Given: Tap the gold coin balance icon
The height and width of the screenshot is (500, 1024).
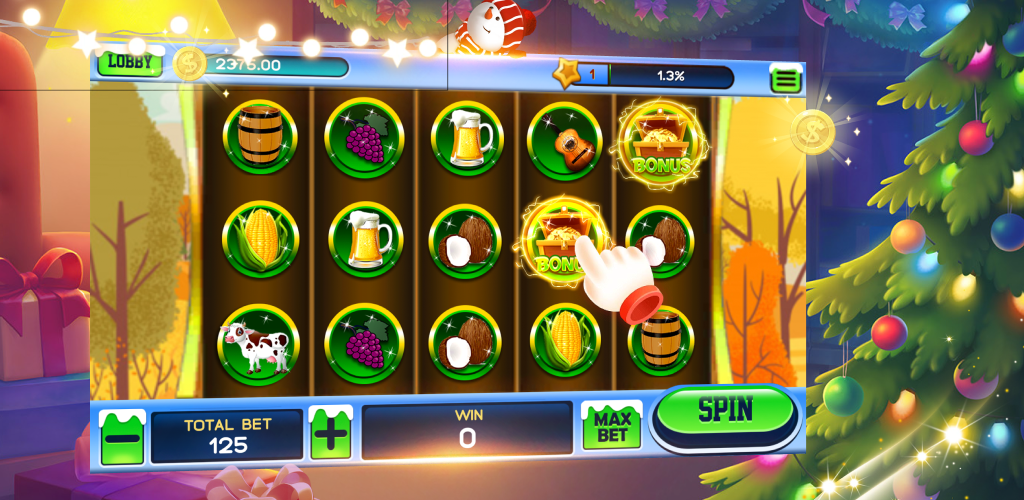Looking at the screenshot, I should [x=189, y=64].
